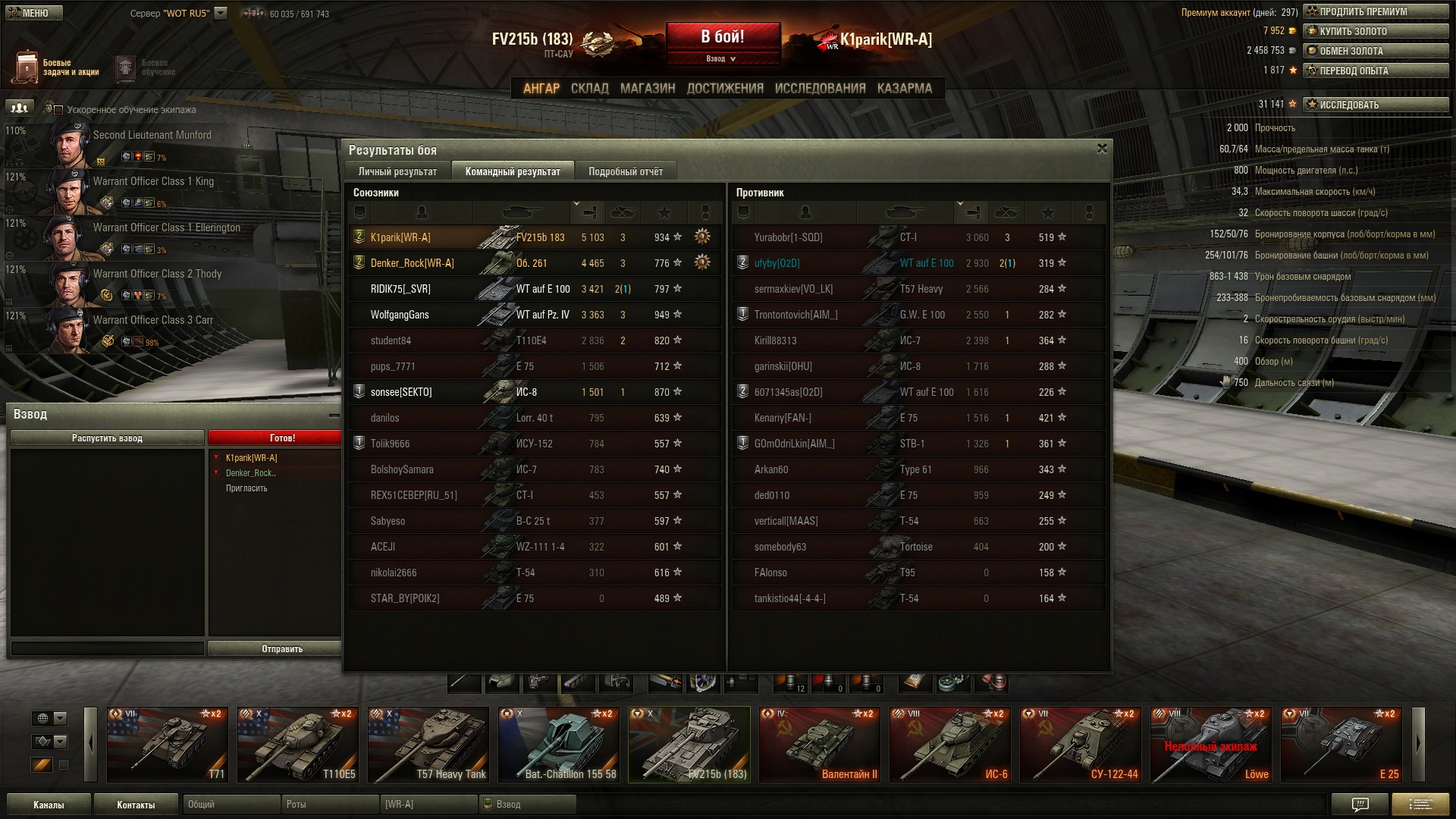Show the ДОСТИЖЕНИЯ section
Screen dimensions: 1456x819
click(725, 88)
